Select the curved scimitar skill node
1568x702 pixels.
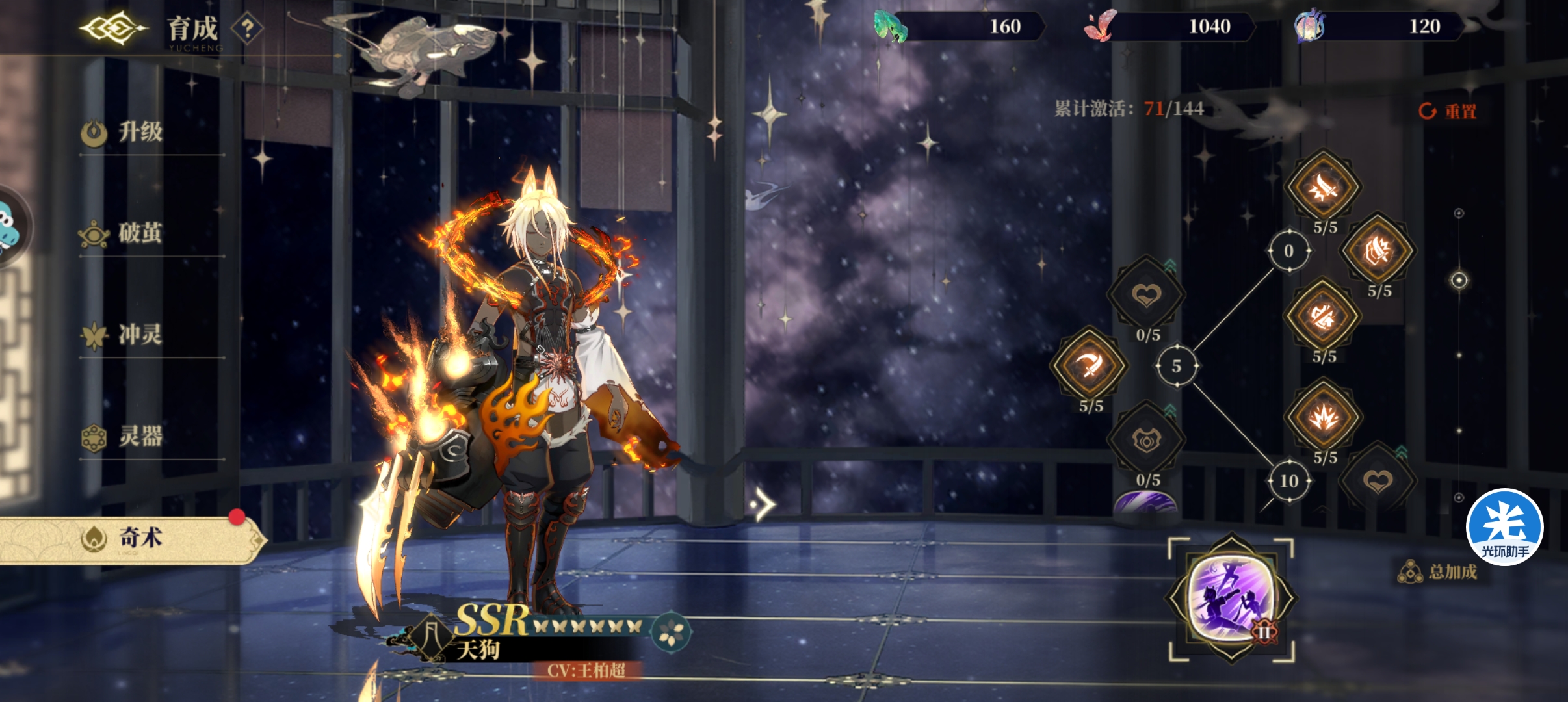(x=1089, y=366)
